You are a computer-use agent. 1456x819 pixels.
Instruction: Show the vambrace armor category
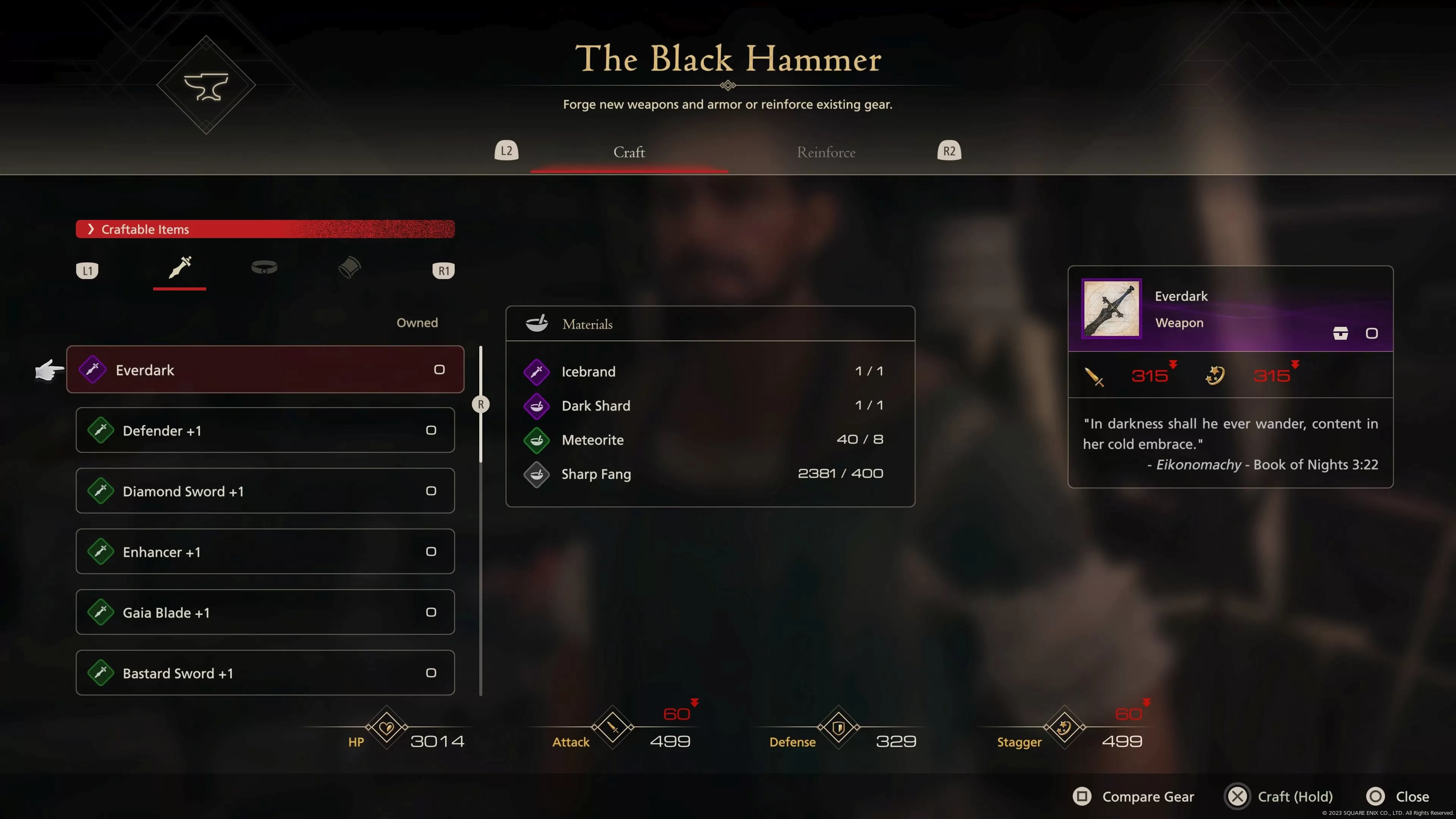[349, 268]
